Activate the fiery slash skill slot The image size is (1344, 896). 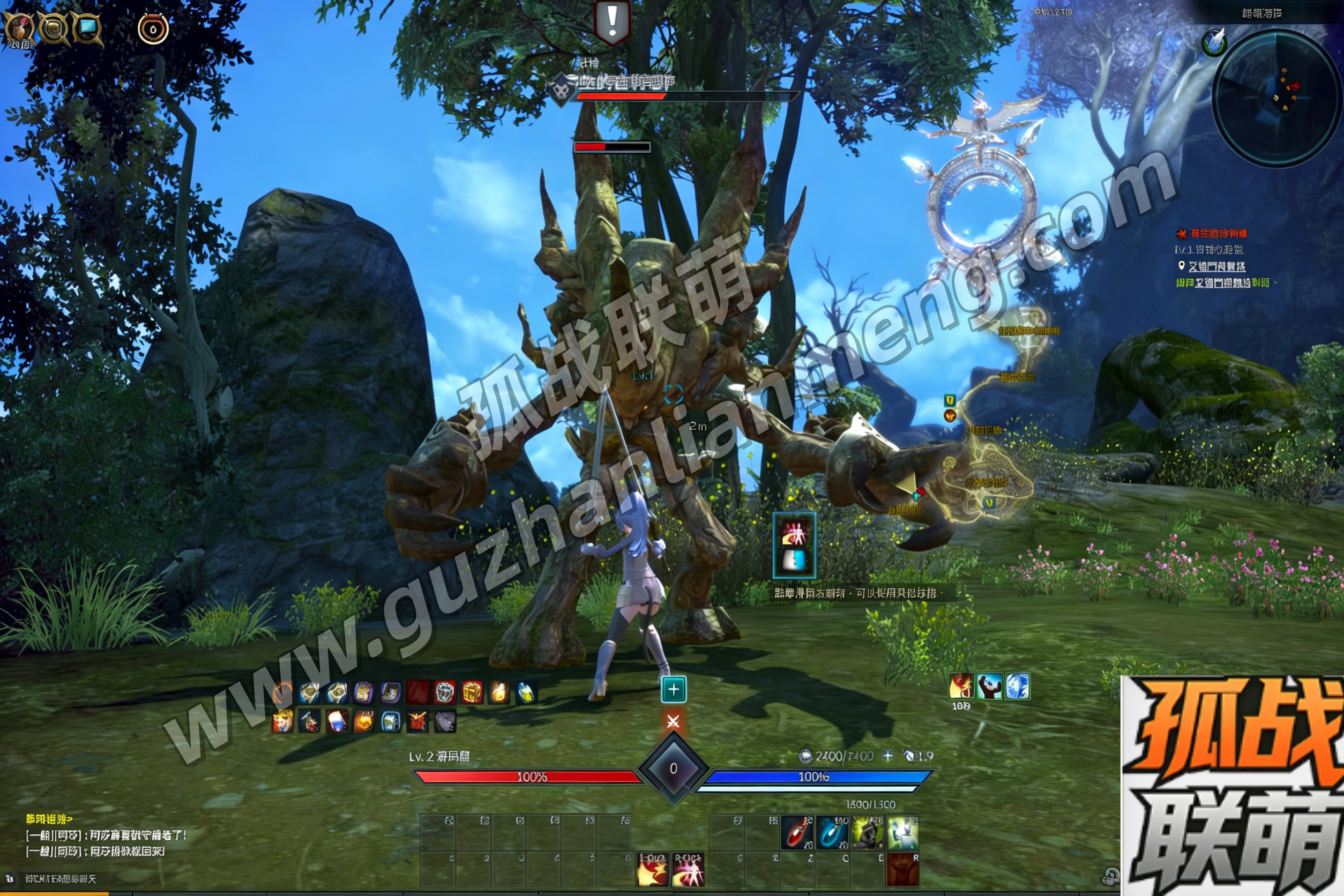point(653,869)
